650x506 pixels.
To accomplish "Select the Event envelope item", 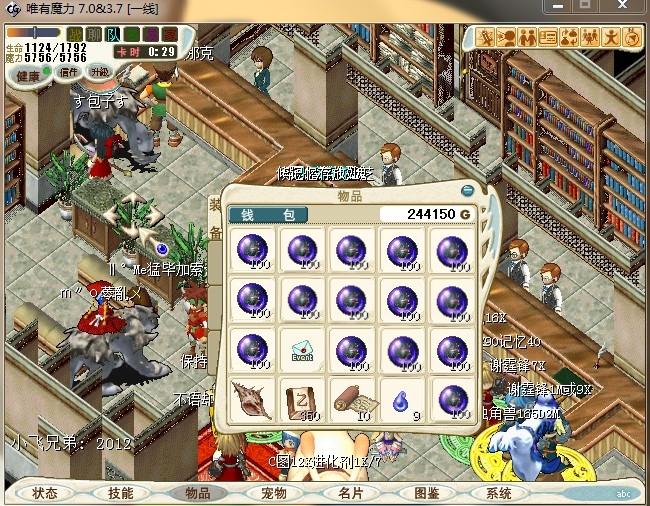I will pos(302,349).
